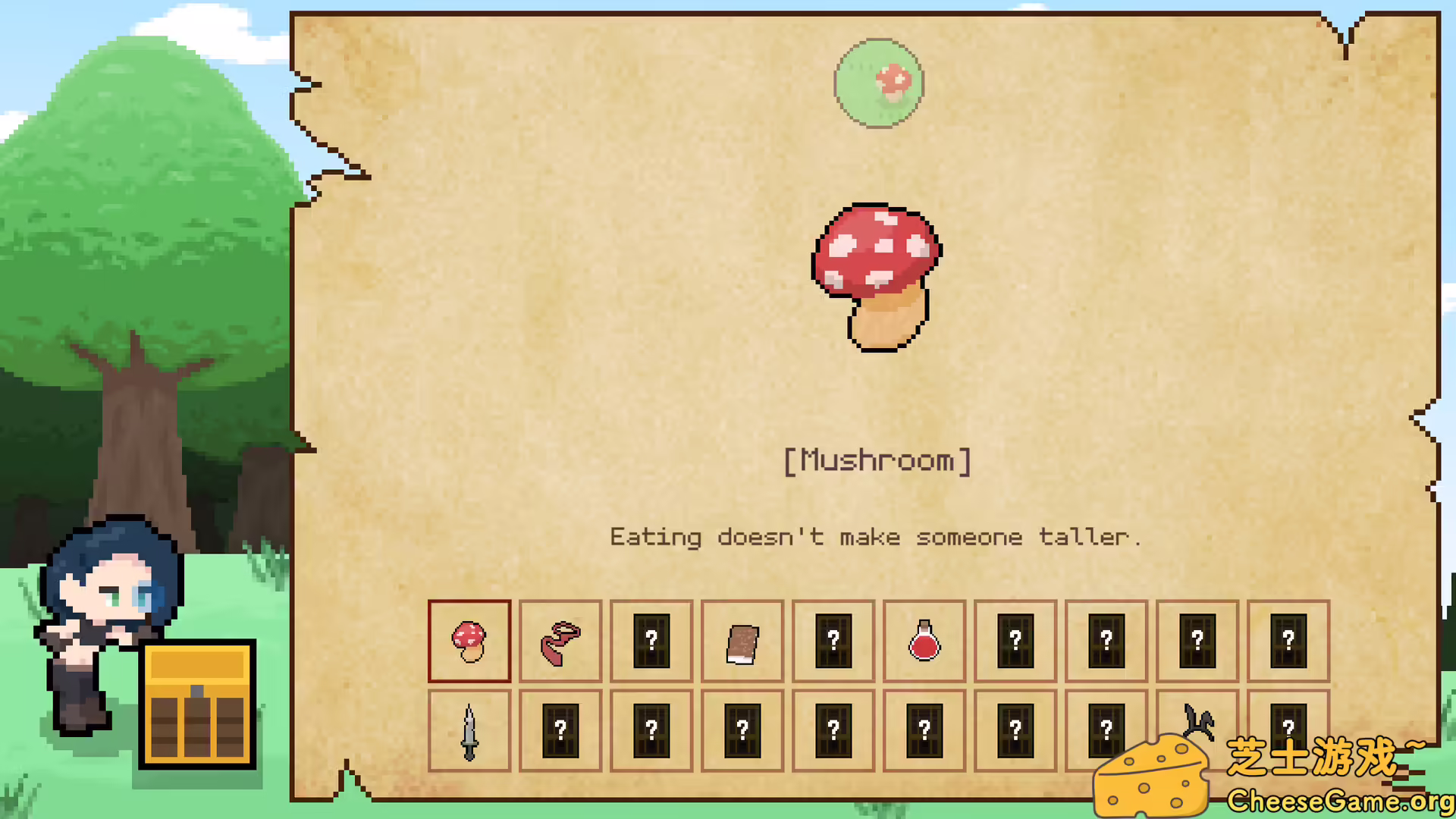Select the dagger in the bottom inventory row

(469, 730)
